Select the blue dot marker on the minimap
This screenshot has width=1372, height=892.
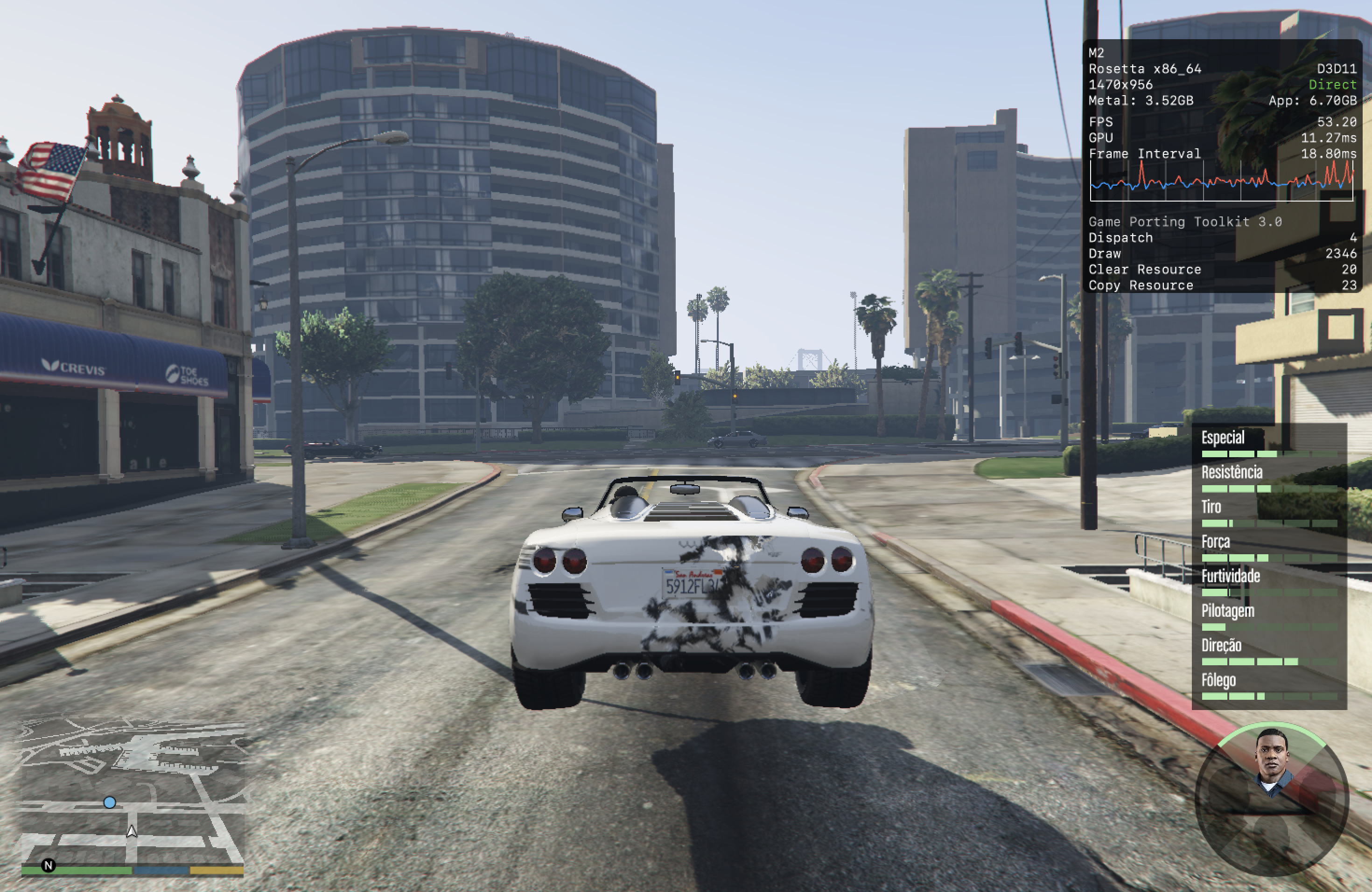pyautogui.click(x=110, y=802)
